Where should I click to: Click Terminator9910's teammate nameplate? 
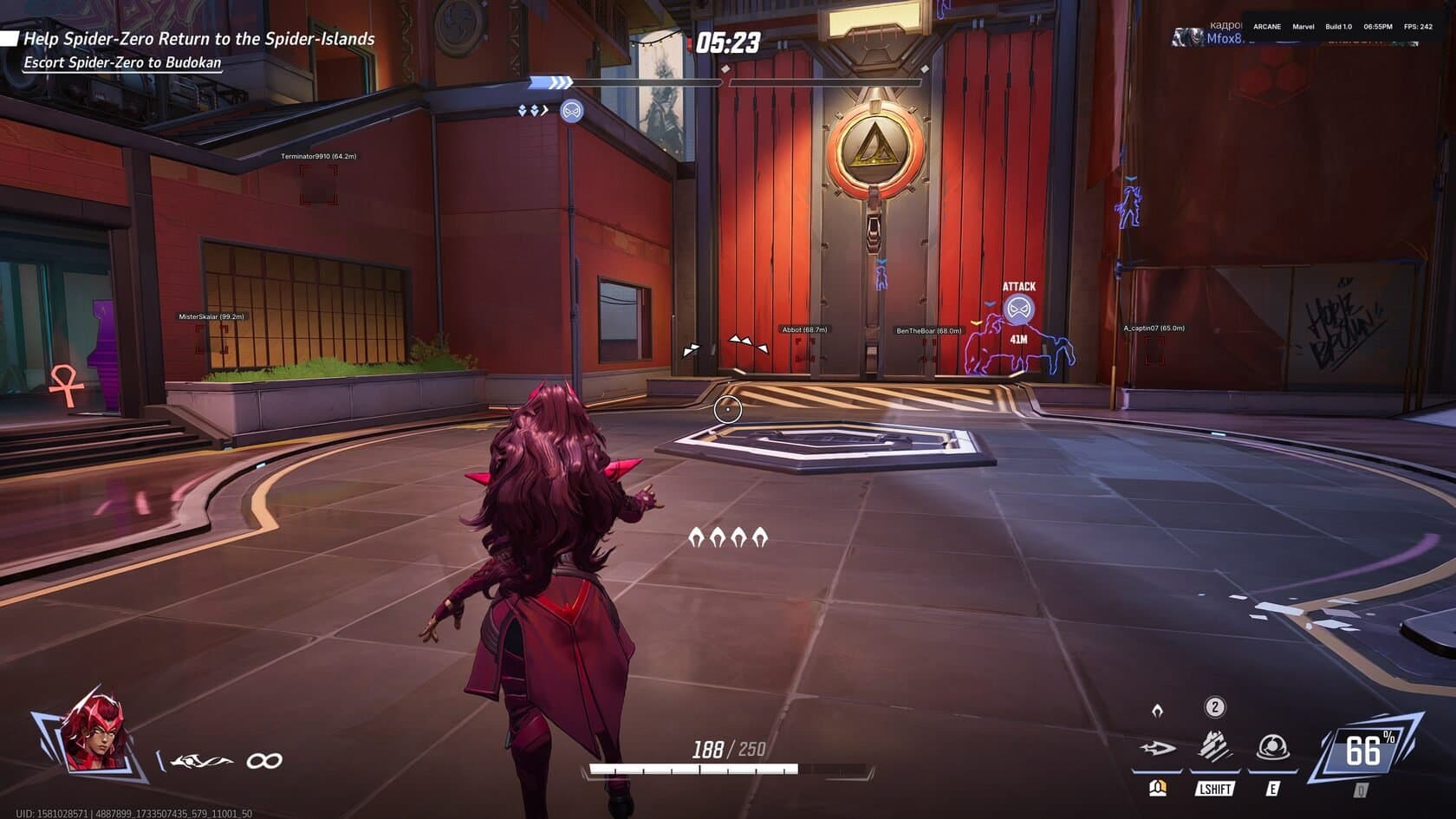(320, 158)
